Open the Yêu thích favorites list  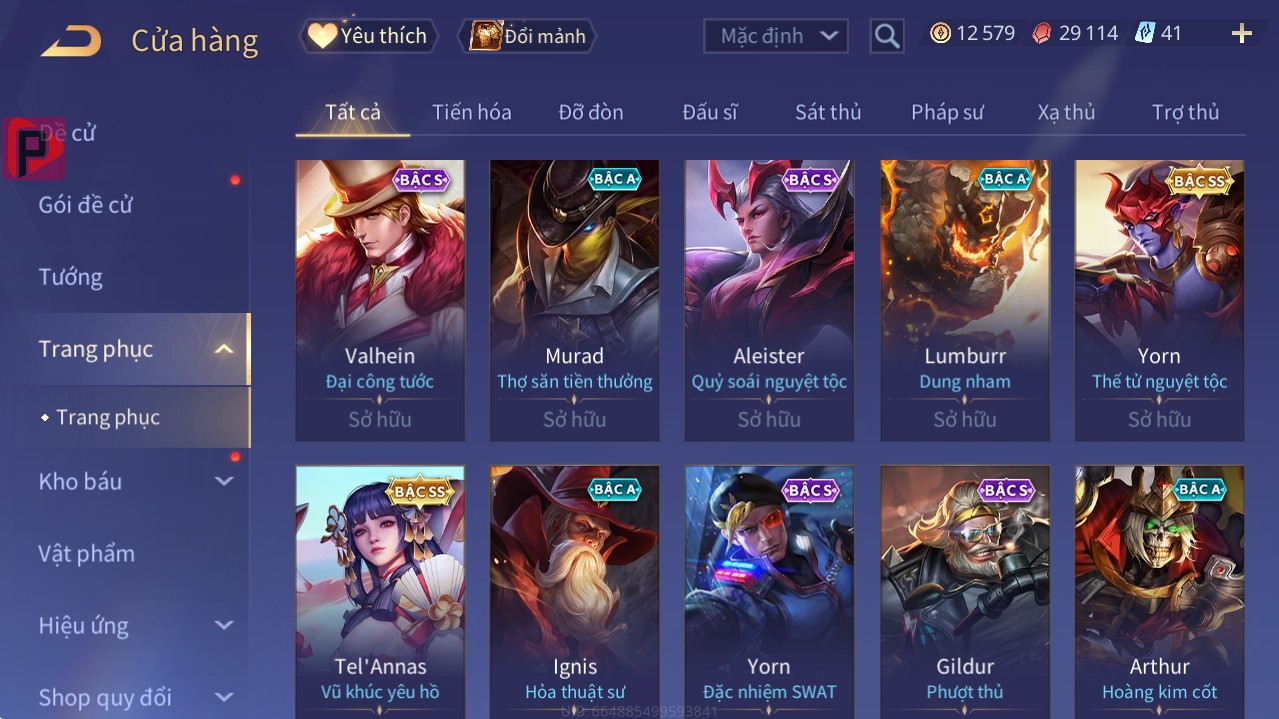pos(369,36)
